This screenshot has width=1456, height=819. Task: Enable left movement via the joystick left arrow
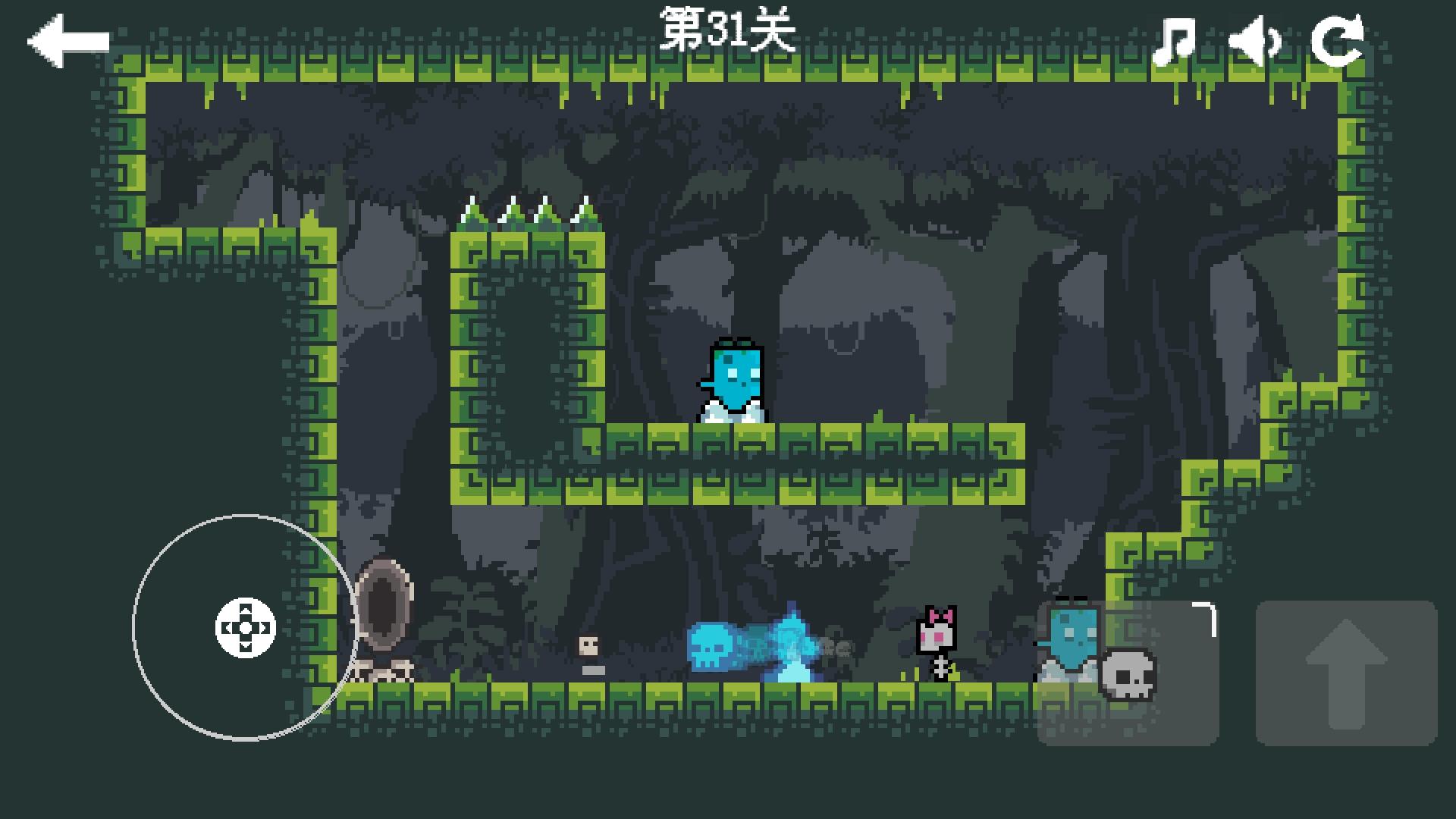(x=227, y=628)
